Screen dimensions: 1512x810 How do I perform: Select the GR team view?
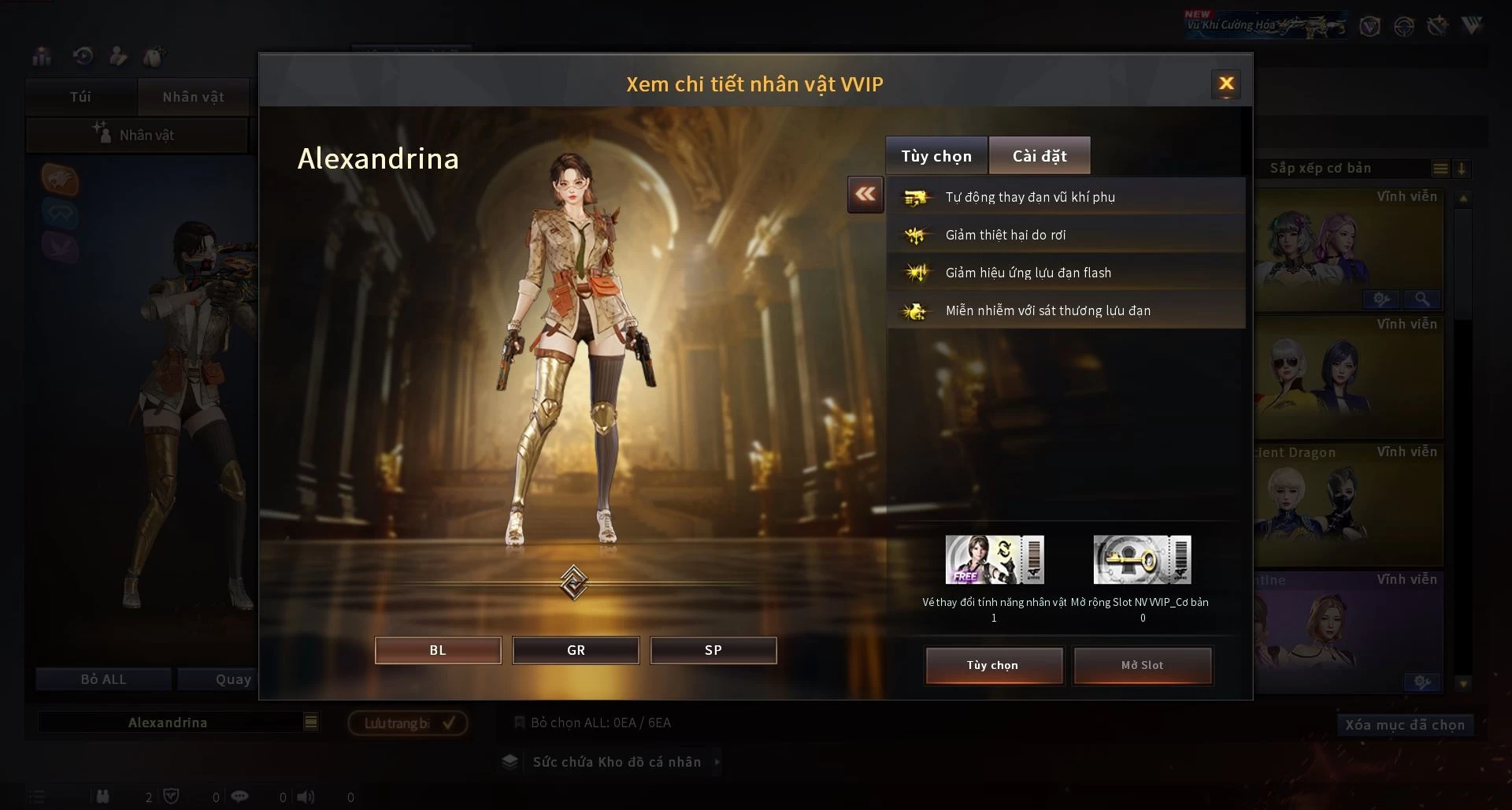(x=576, y=650)
